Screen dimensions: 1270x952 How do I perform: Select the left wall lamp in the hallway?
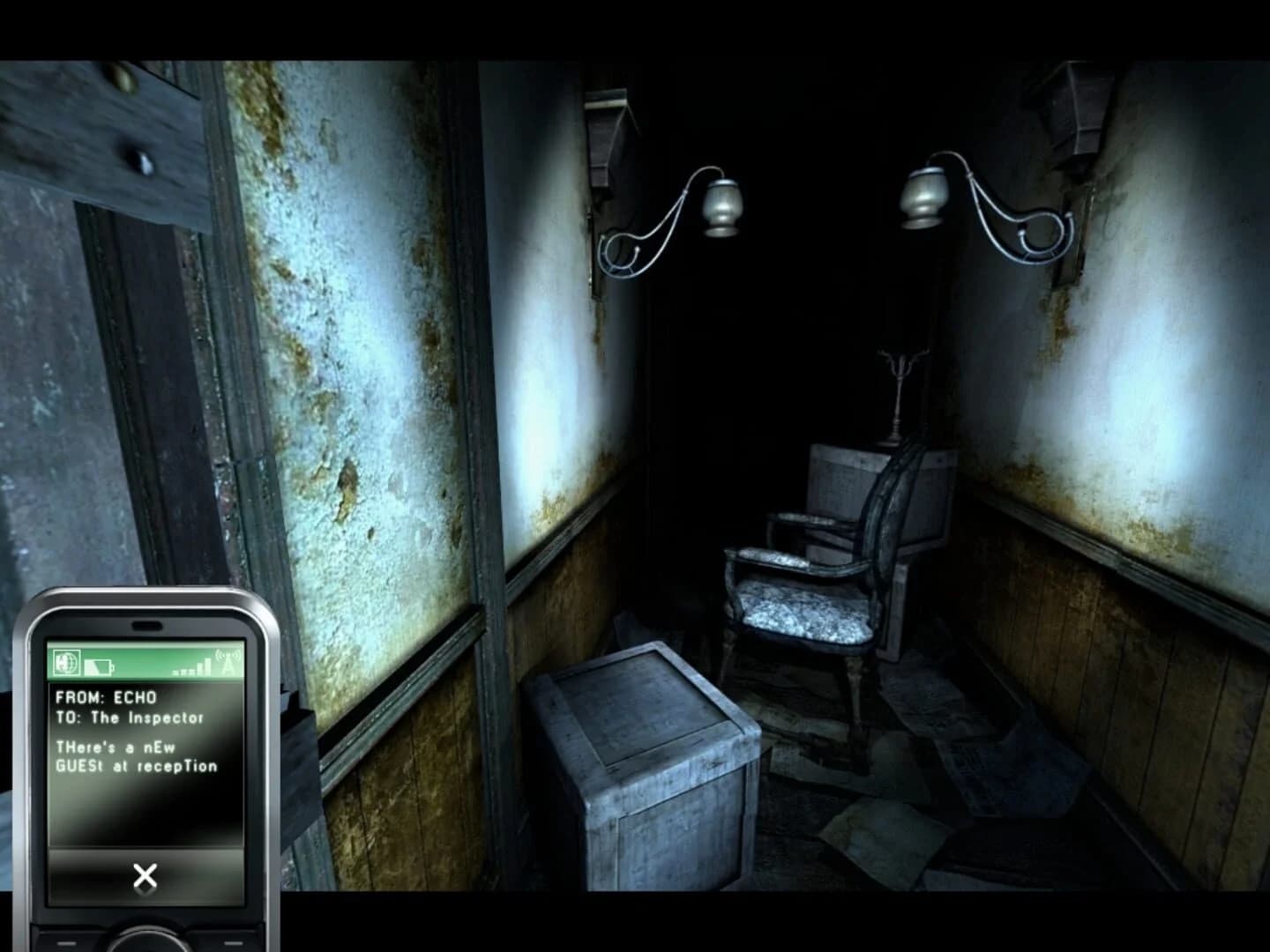(721, 205)
